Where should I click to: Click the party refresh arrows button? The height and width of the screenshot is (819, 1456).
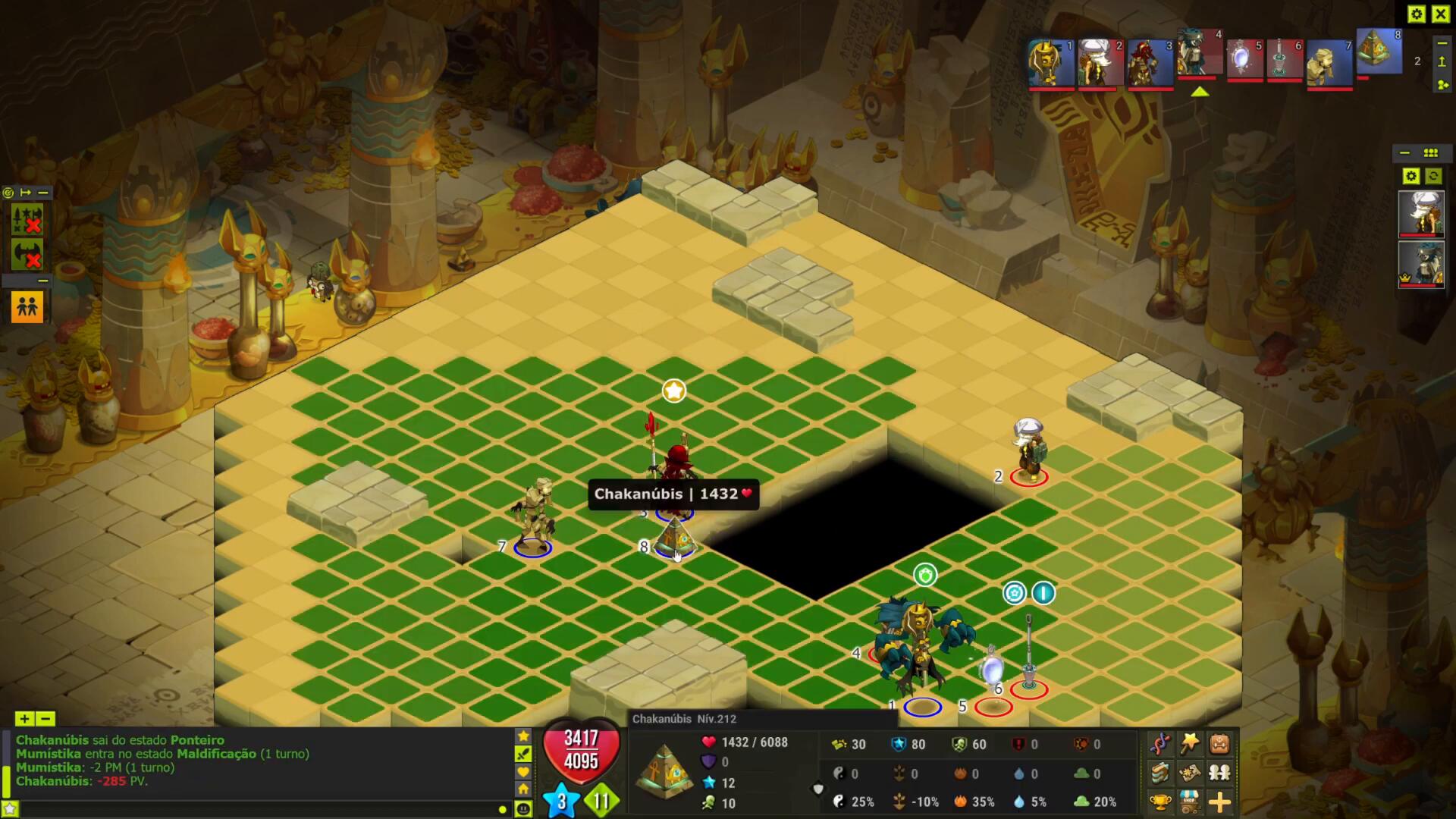[x=1433, y=176]
